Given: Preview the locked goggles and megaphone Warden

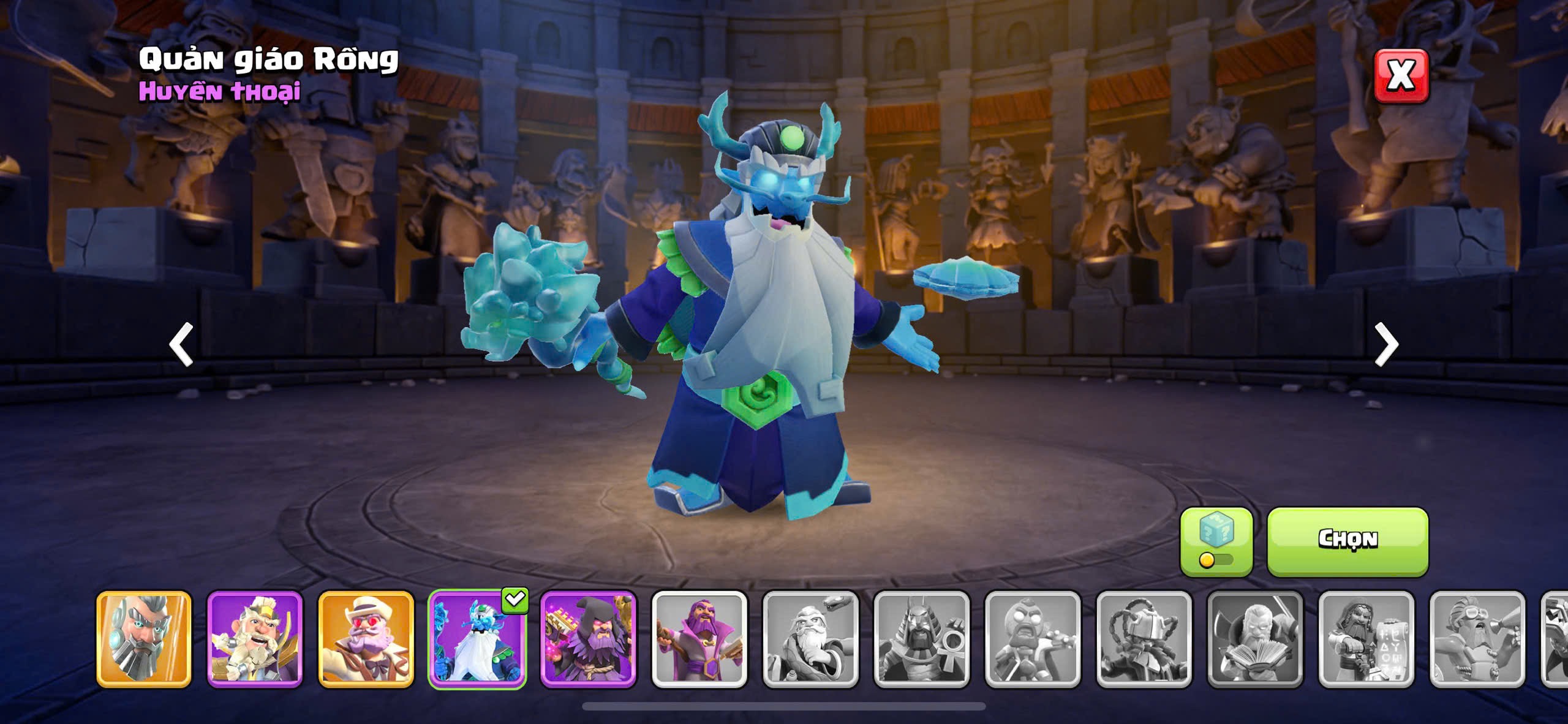Looking at the screenshot, I should (1477, 638).
